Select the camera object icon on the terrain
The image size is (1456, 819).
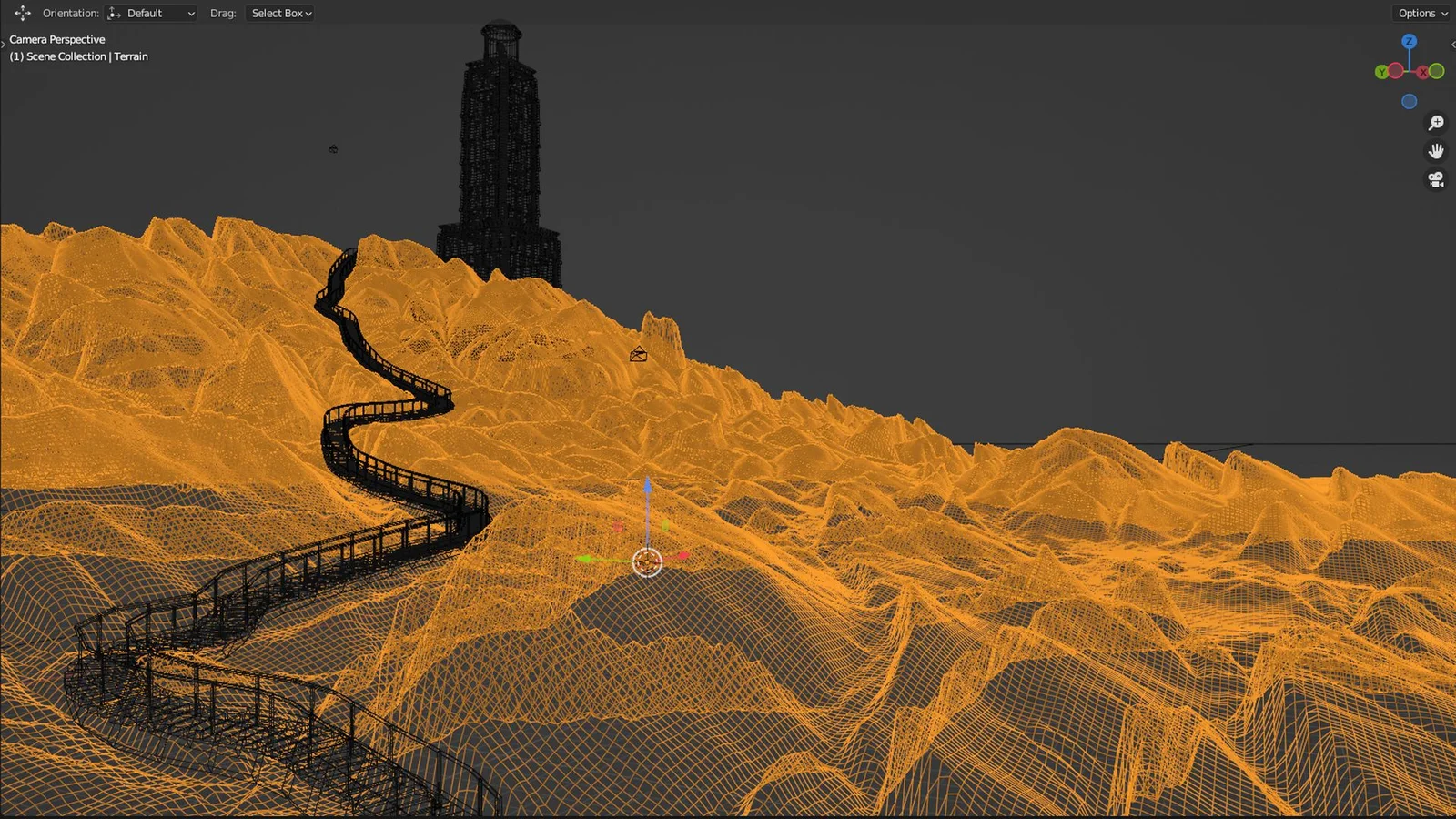[637, 355]
